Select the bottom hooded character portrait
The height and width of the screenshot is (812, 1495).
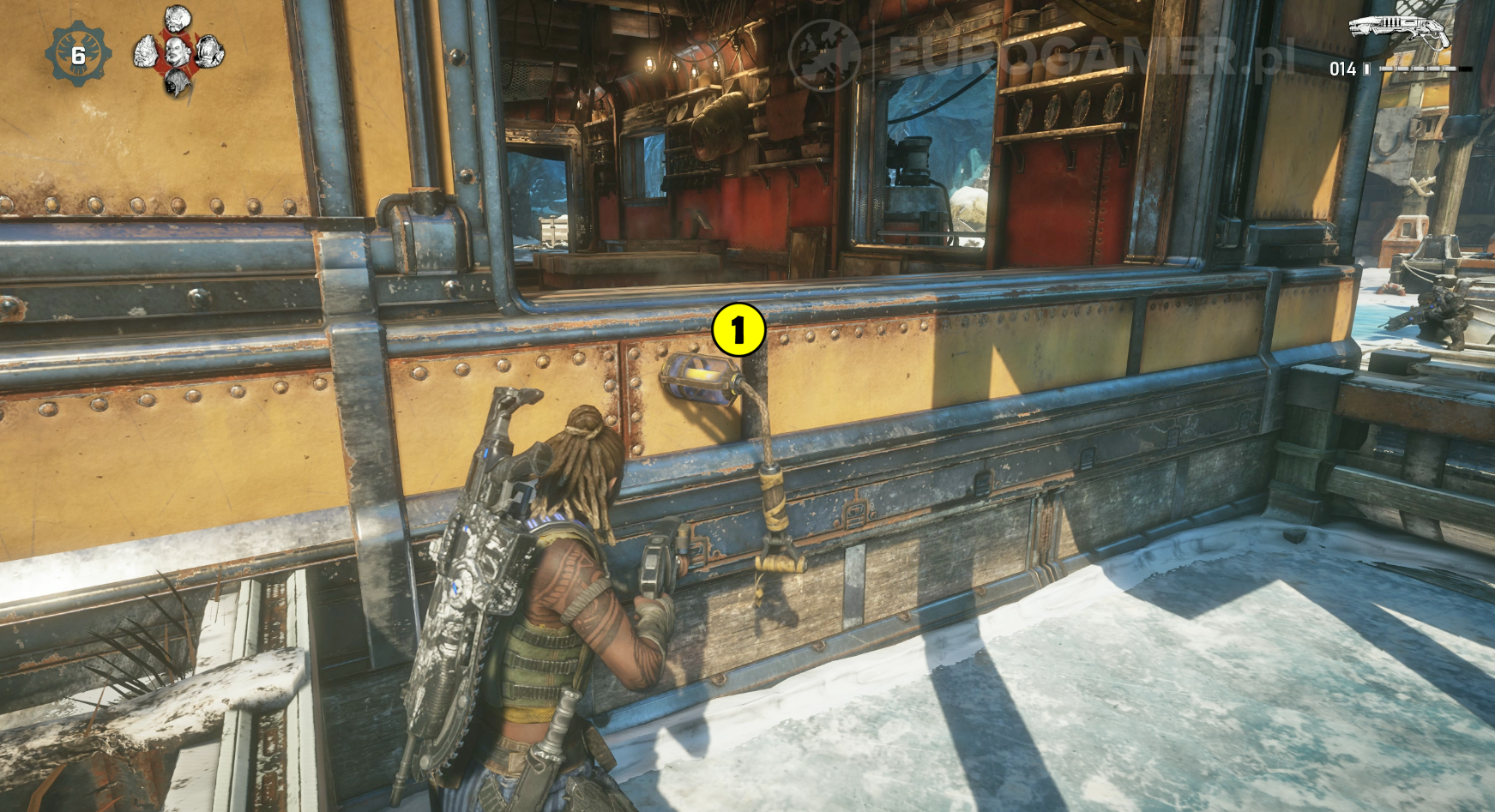click(x=178, y=84)
